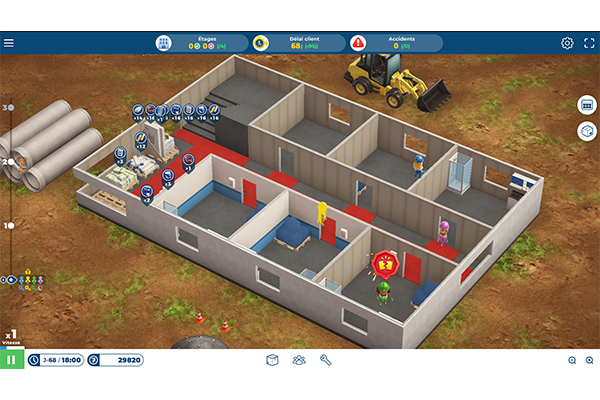Open the hamburger menu
600x400 pixels.
tap(9, 43)
